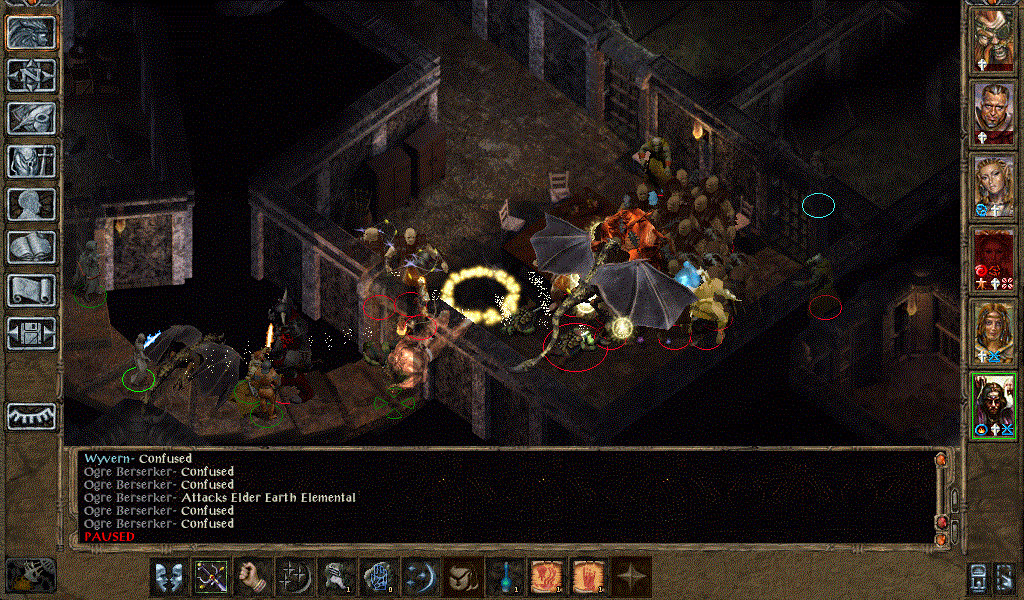Viewport: 1024px width, 600px height.
Task: Return to the game view using top-left button
Action: pos(32,32)
